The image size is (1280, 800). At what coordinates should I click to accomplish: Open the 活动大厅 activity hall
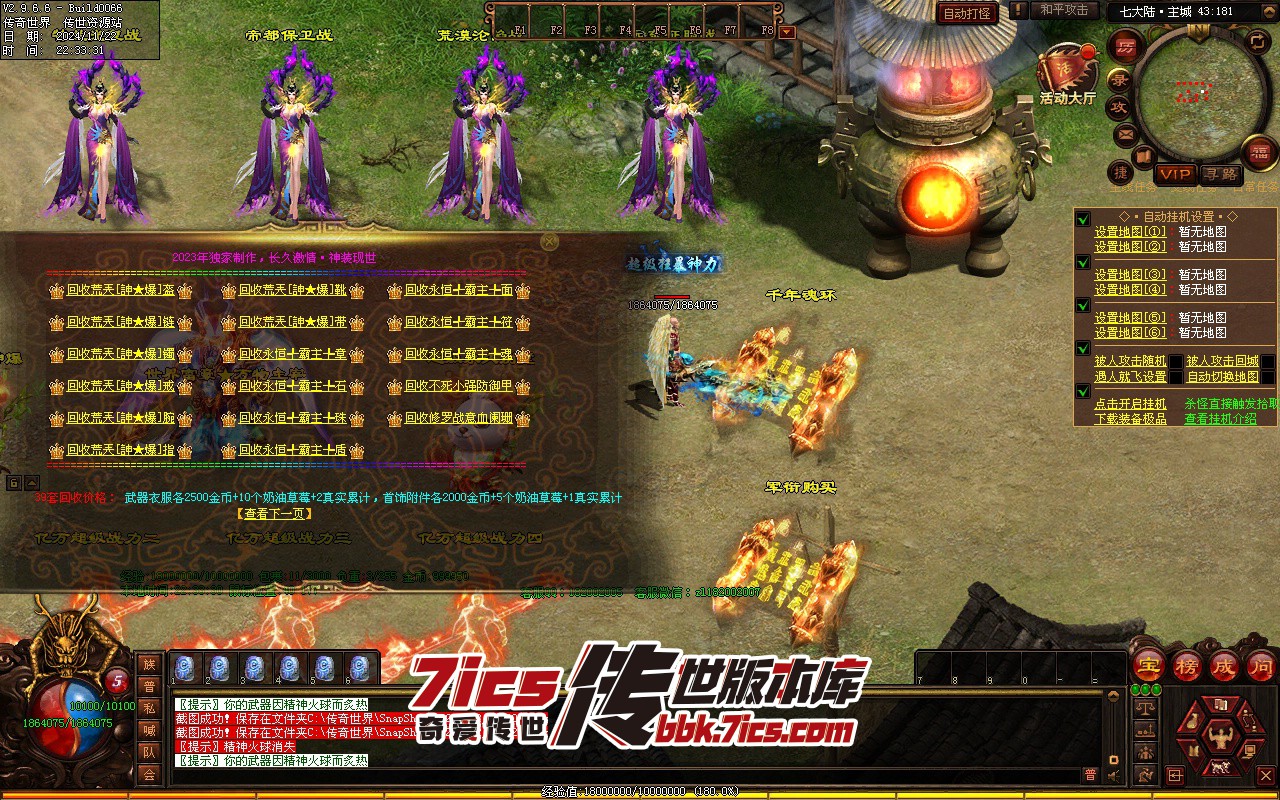click(x=1067, y=77)
